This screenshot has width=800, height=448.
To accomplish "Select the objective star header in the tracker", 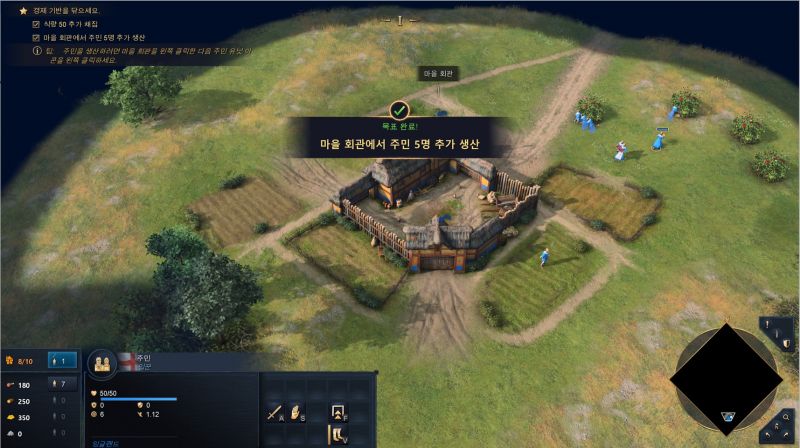I will pyautogui.click(x=23, y=10).
